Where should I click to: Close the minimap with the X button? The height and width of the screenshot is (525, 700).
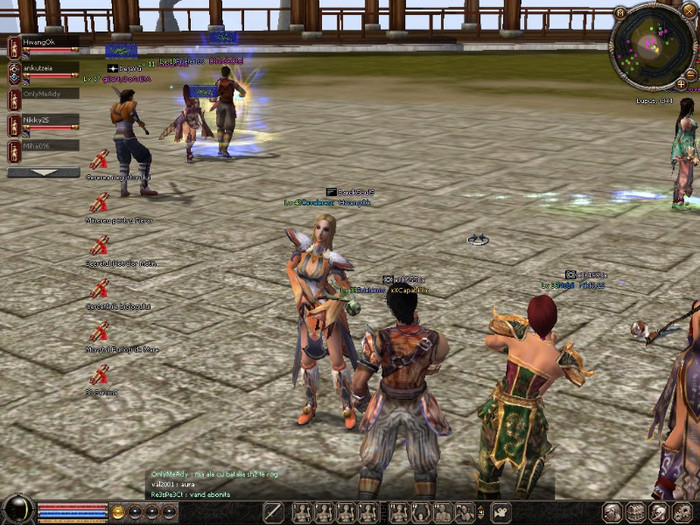point(688,10)
